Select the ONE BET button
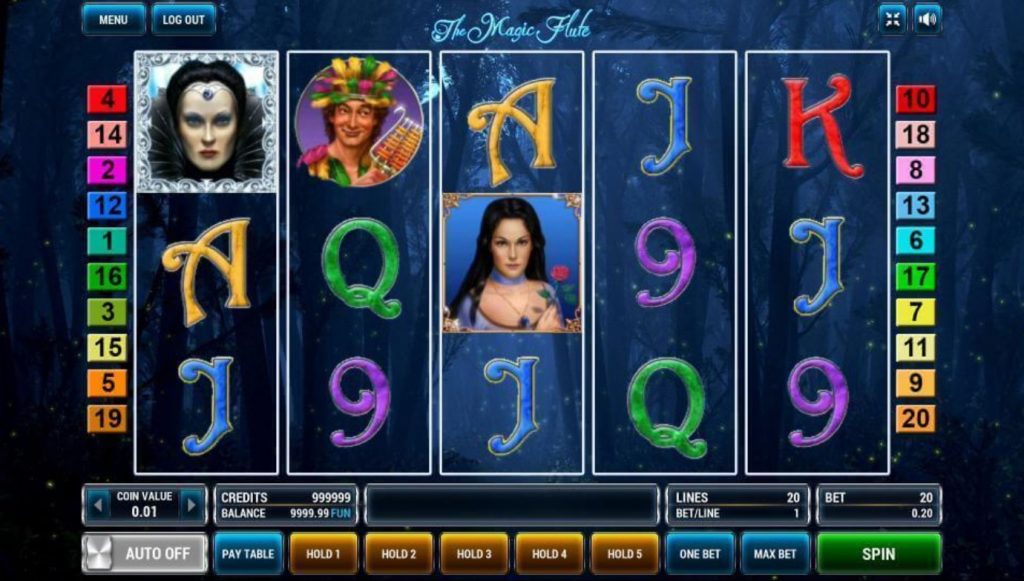This screenshot has height=581, width=1024. tap(700, 553)
